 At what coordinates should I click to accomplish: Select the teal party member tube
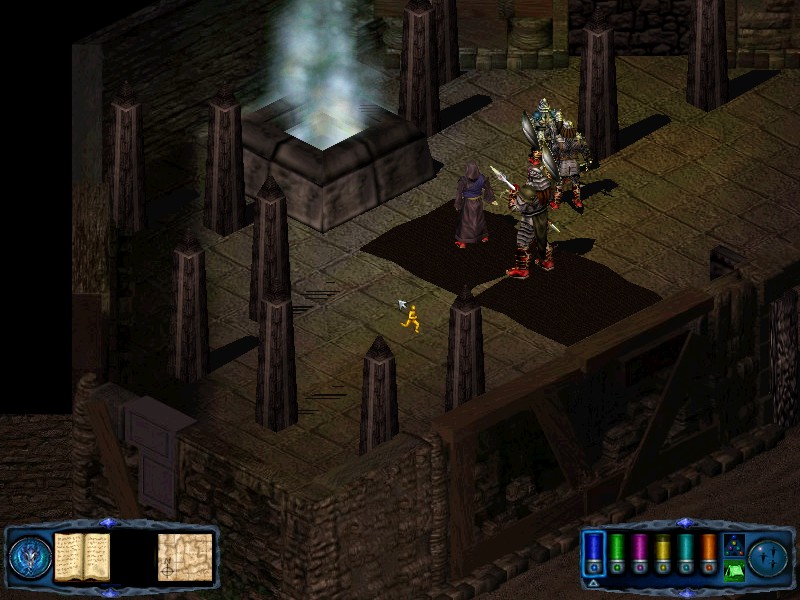[x=686, y=552]
